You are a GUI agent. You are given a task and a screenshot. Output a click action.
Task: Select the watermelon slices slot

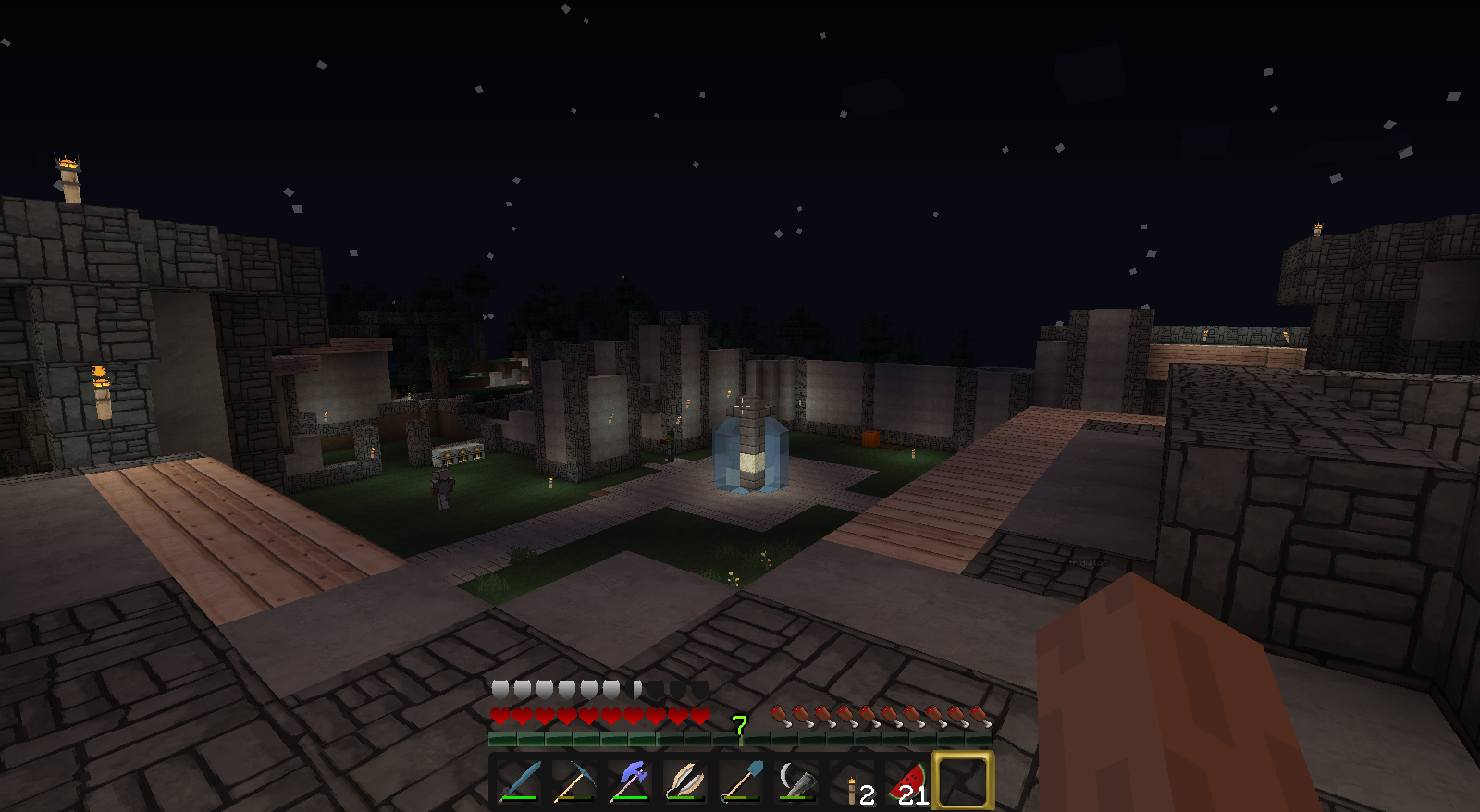pos(907,781)
